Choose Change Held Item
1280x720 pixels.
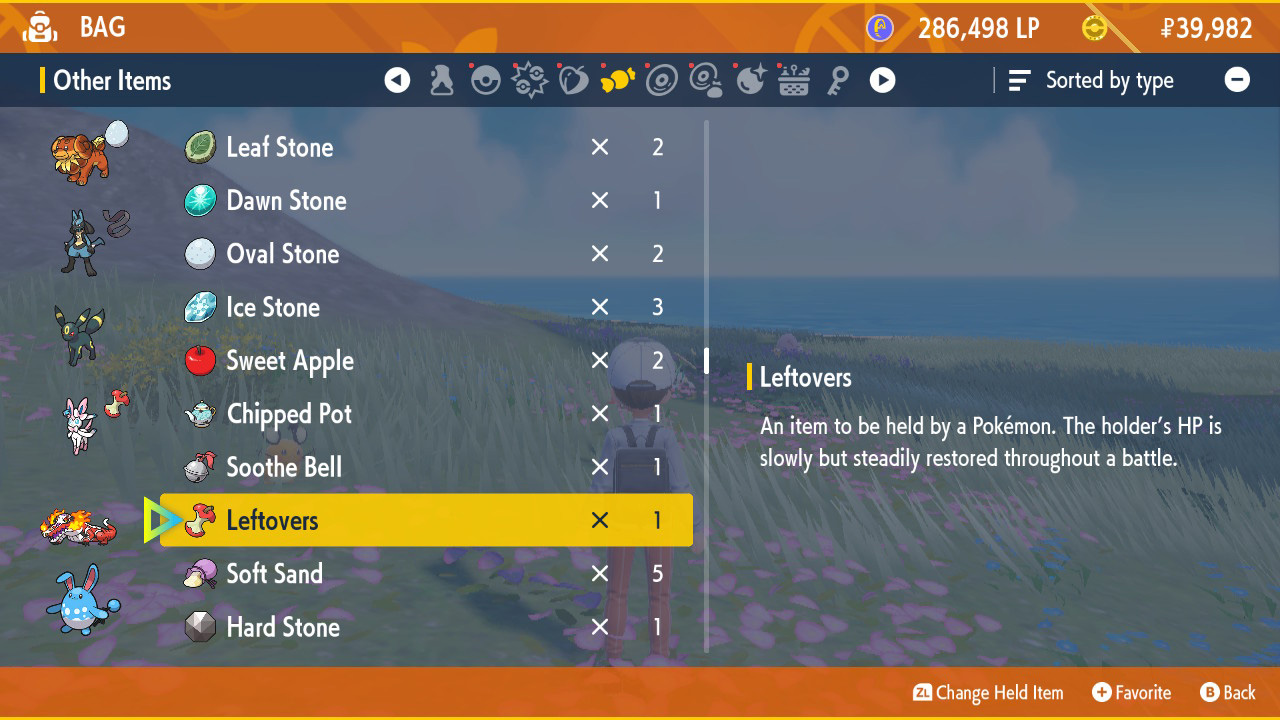987,692
